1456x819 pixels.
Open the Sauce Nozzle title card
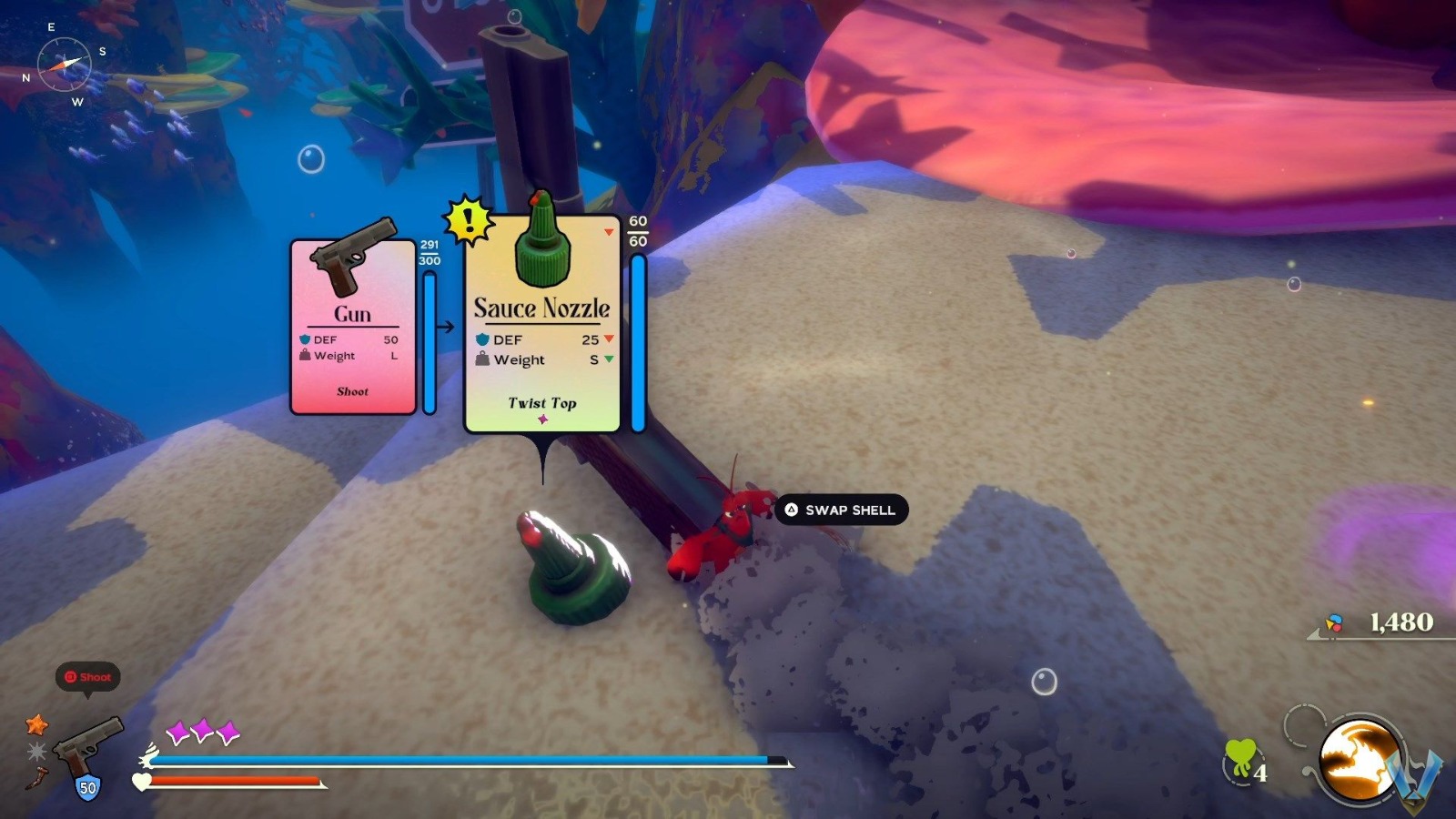tap(540, 308)
